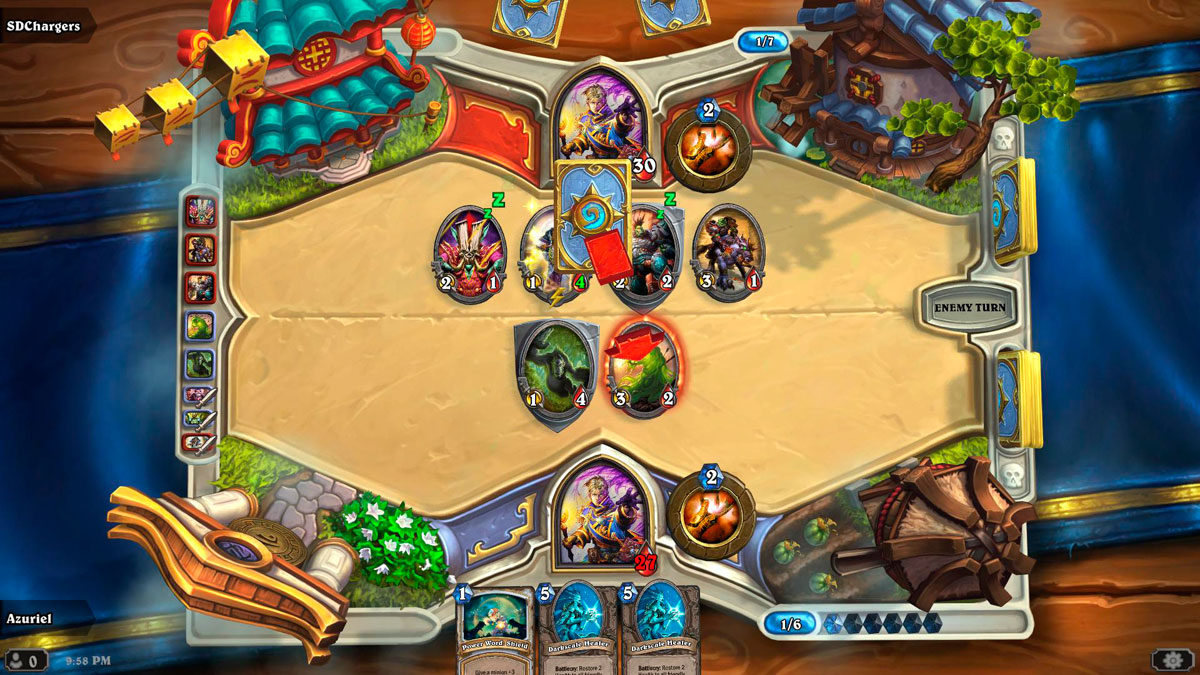1200x675 pixels.
Task: Select your hero portrait with 27 health
Action: [x=599, y=512]
